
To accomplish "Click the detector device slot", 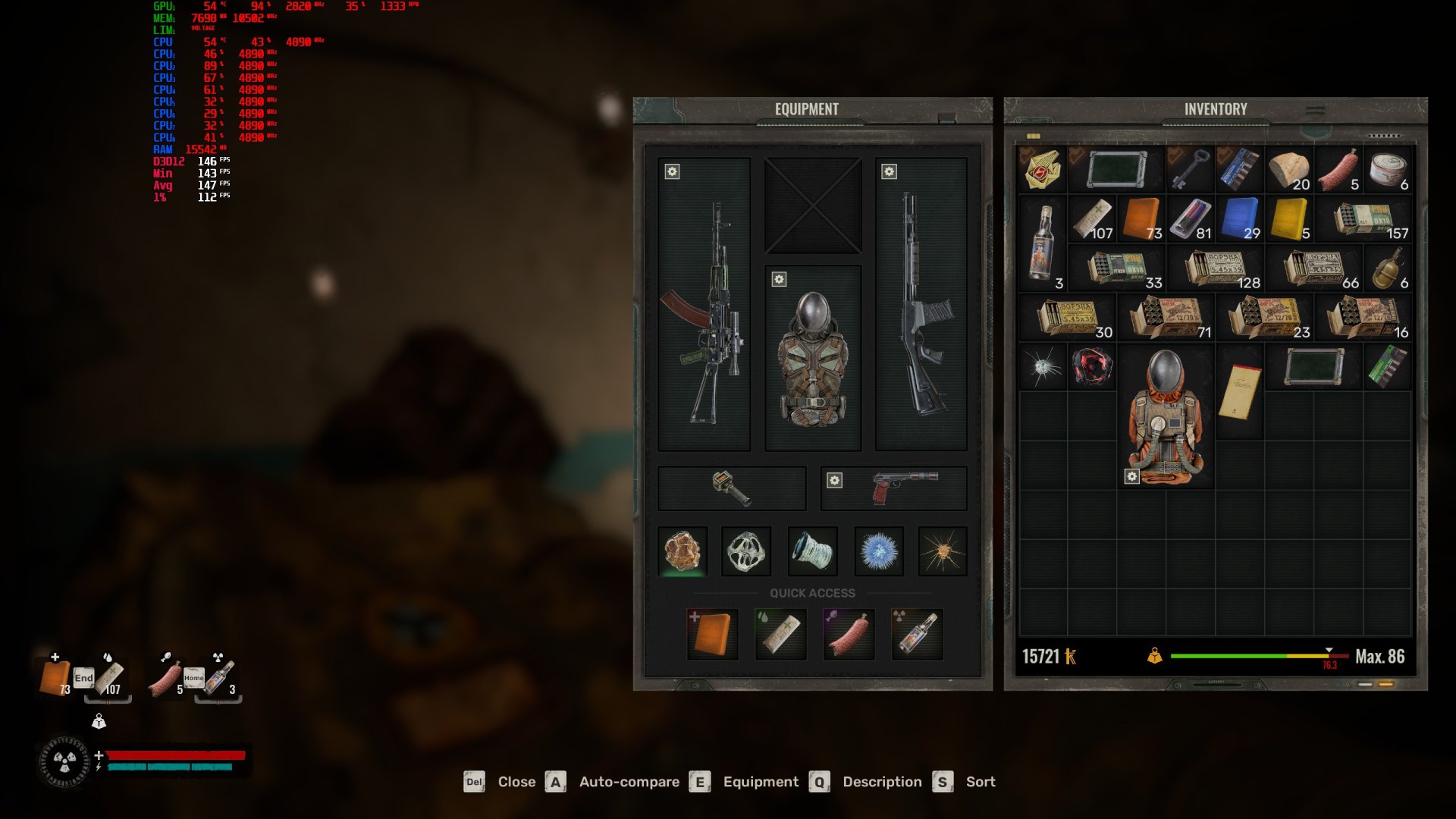I will click(x=732, y=488).
